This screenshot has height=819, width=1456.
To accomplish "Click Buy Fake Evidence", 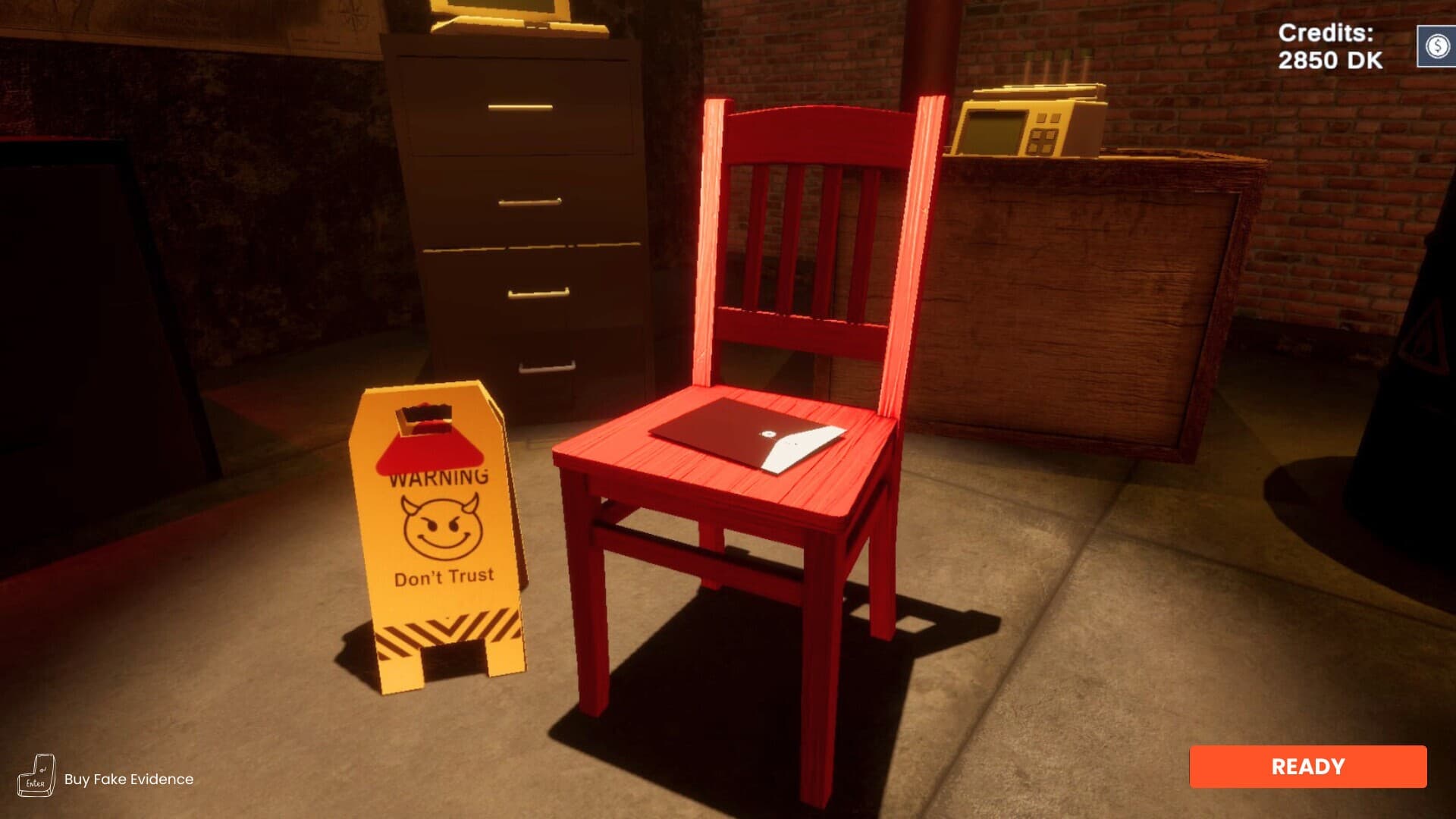I will (128, 778).
